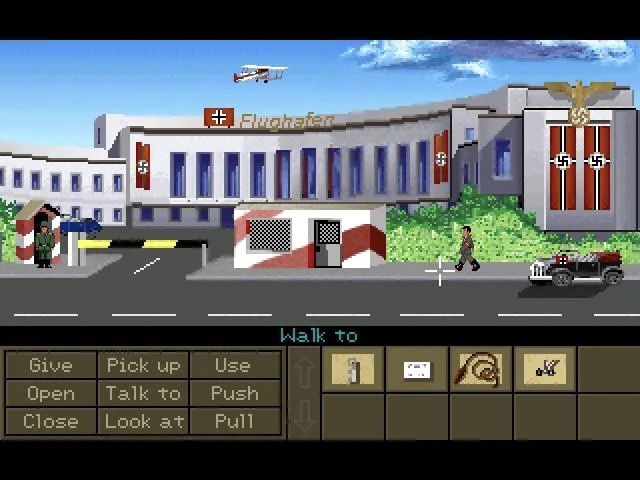Screen dimensions: 640x480
Task: Click the inventory scroll up arrow
Action: pyautogui.click(x=305, y=371)
